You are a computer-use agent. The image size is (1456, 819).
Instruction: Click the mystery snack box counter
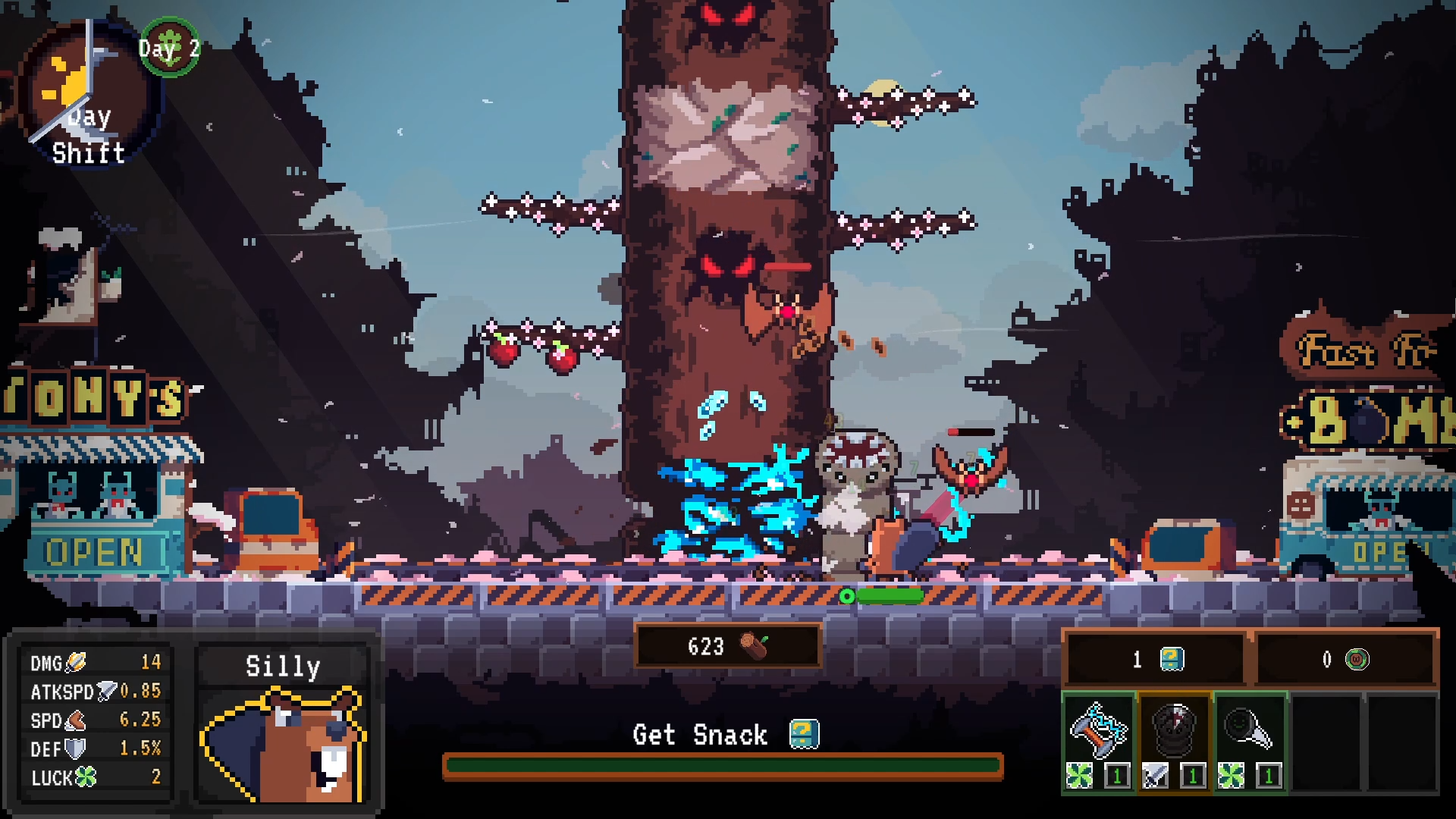[1156, 659]
